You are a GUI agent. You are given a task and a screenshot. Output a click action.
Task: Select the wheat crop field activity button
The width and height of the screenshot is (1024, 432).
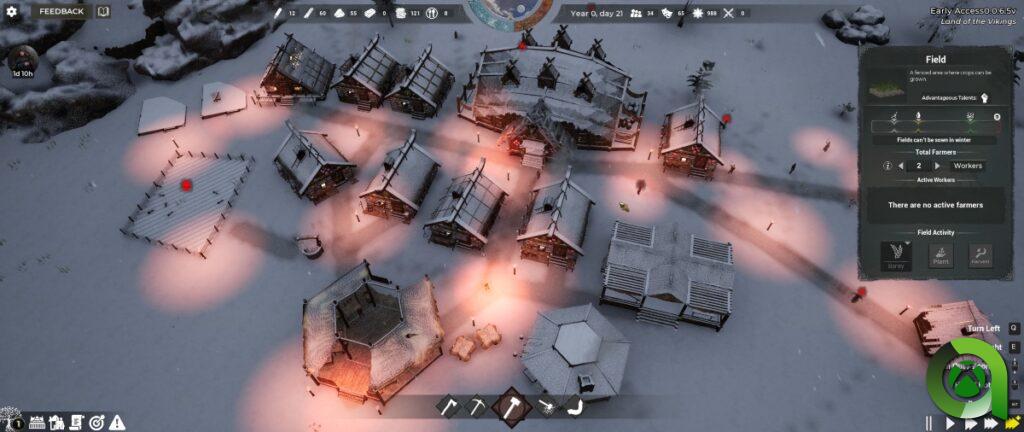[896, 255]
